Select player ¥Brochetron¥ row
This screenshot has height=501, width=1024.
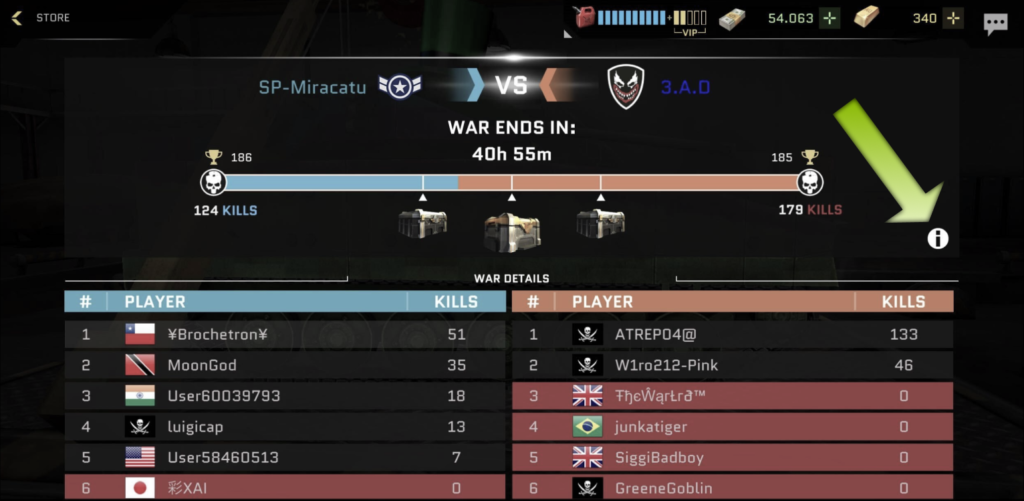coord(285,334)
